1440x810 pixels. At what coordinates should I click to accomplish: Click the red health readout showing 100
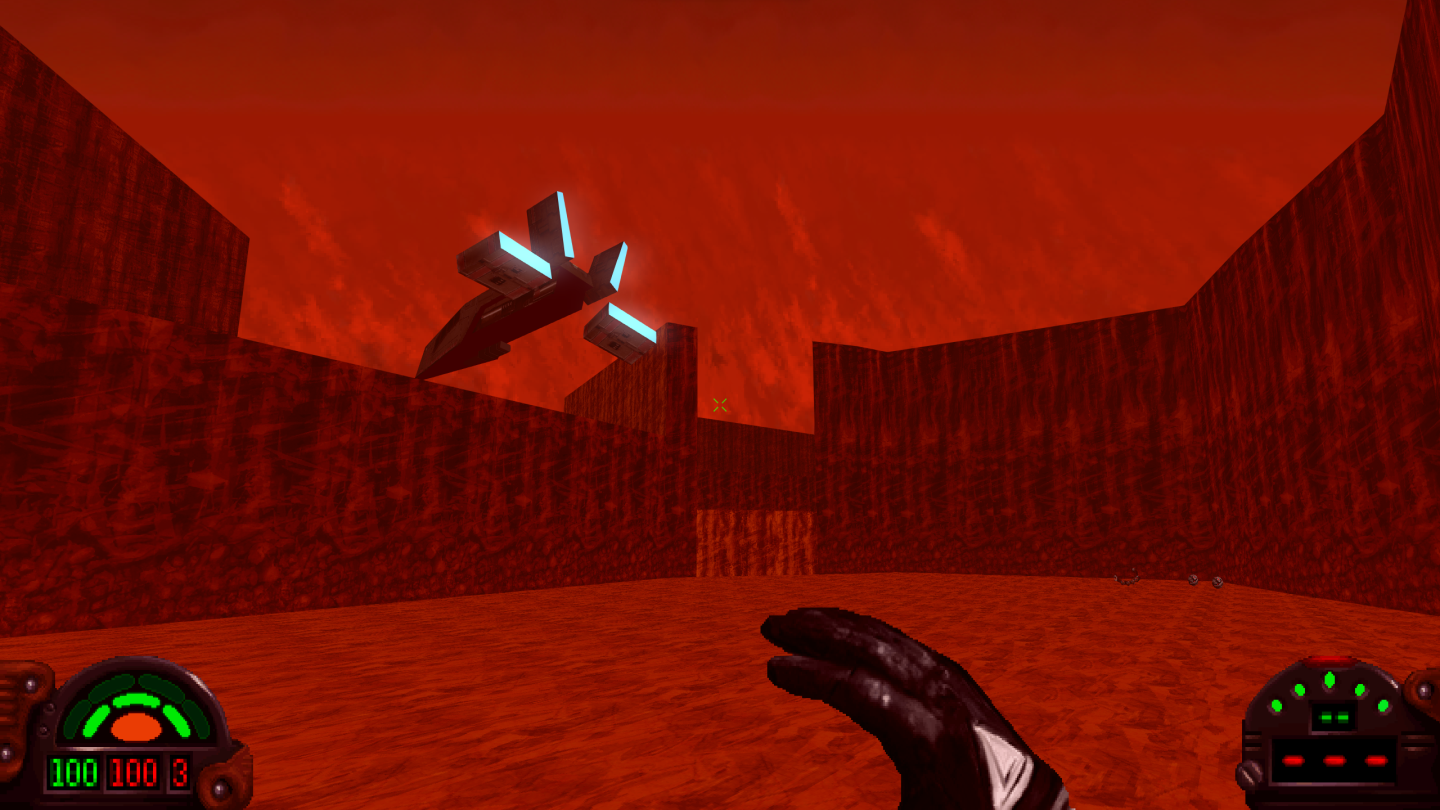[132, 772]
